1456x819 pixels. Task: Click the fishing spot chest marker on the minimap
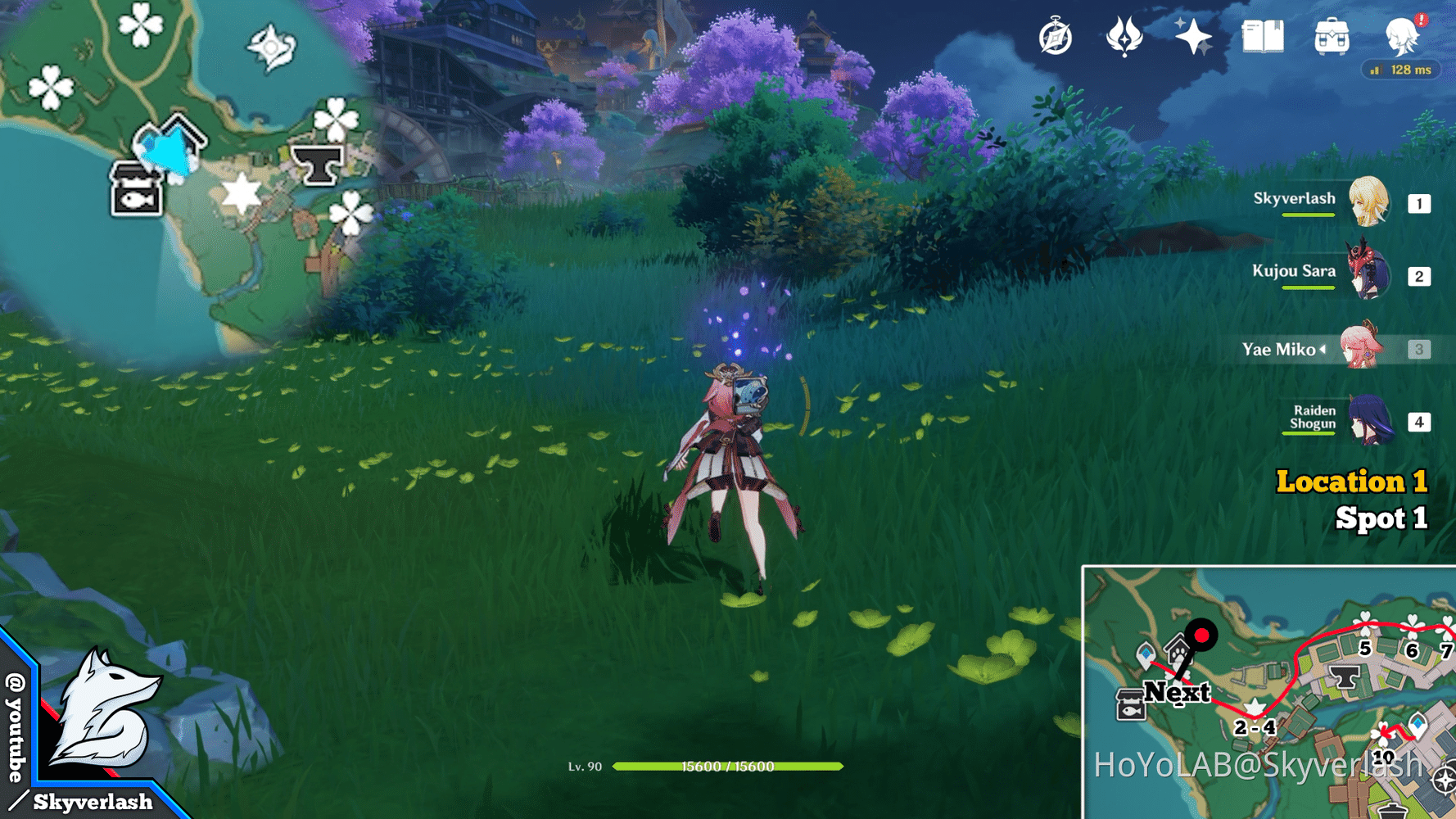pyautogui.click(x=138, y=192)
